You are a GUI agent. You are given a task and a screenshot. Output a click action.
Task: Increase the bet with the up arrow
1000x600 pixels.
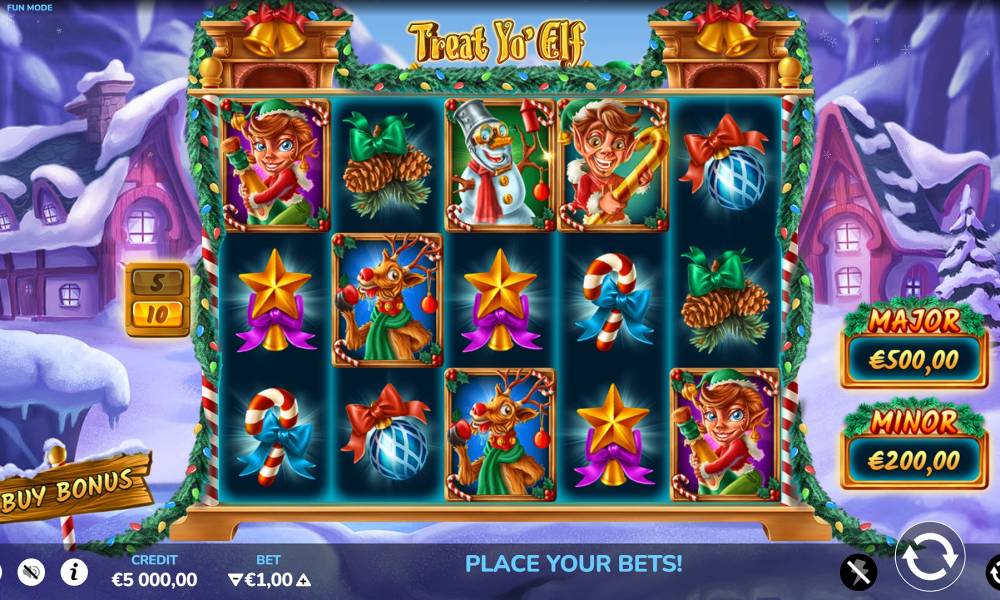(303, 580)
